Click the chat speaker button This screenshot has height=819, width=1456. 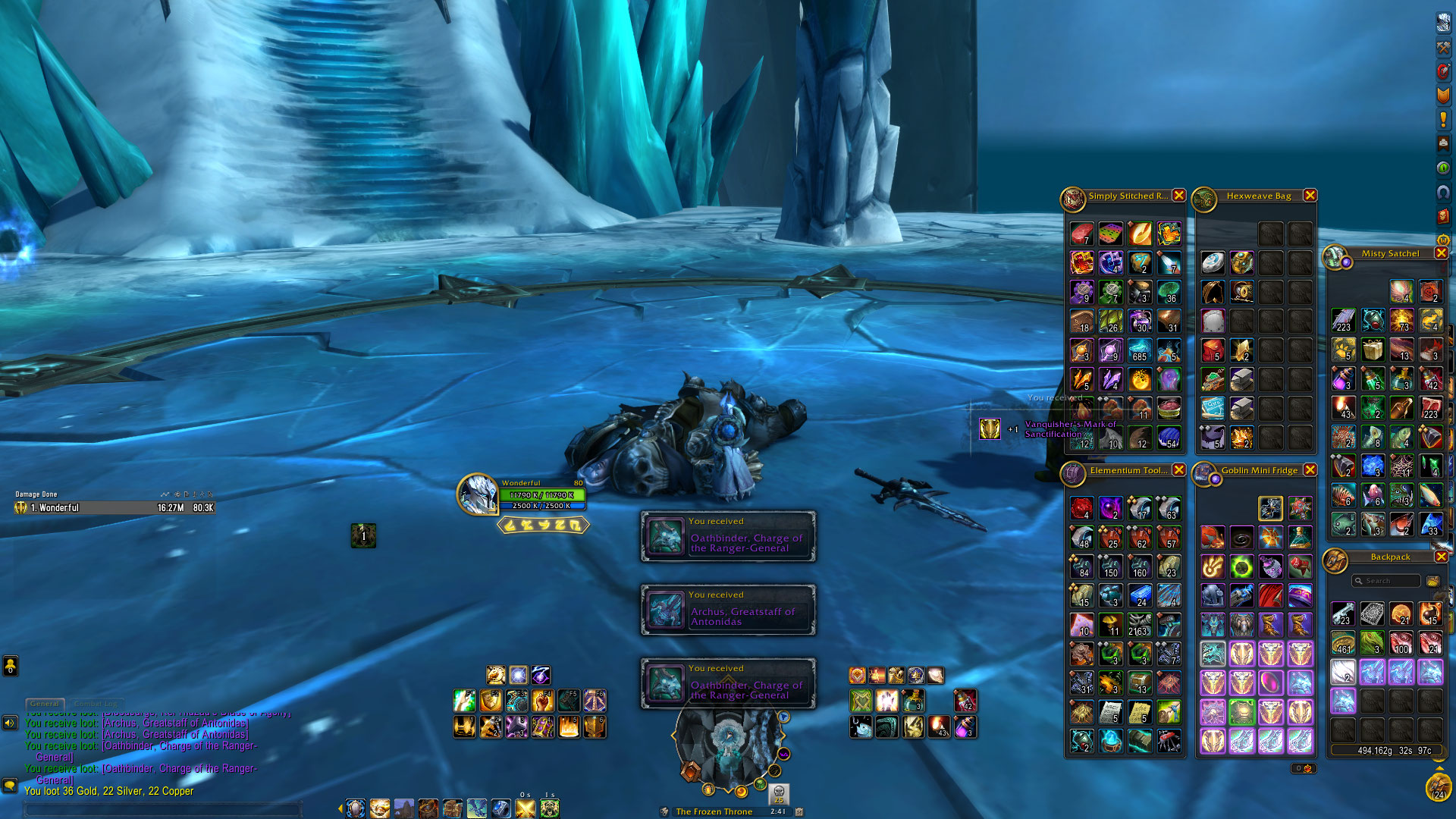(10, 723)
